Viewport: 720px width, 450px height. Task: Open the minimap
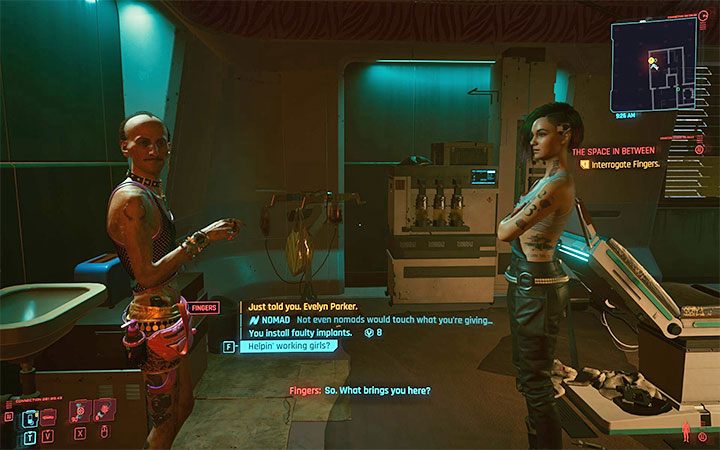point(654,65)
